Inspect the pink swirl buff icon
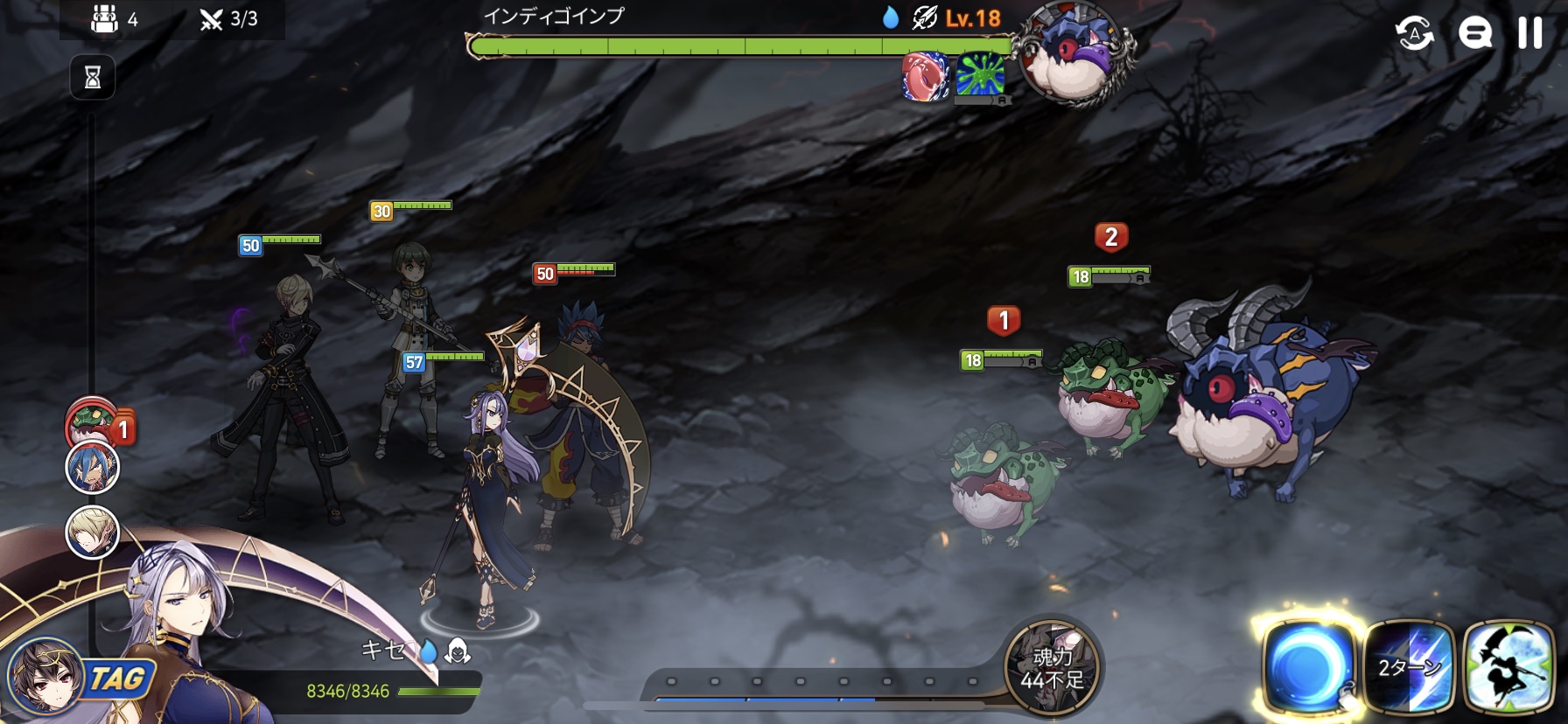The image size is (1568, 724). pos(926,76)
